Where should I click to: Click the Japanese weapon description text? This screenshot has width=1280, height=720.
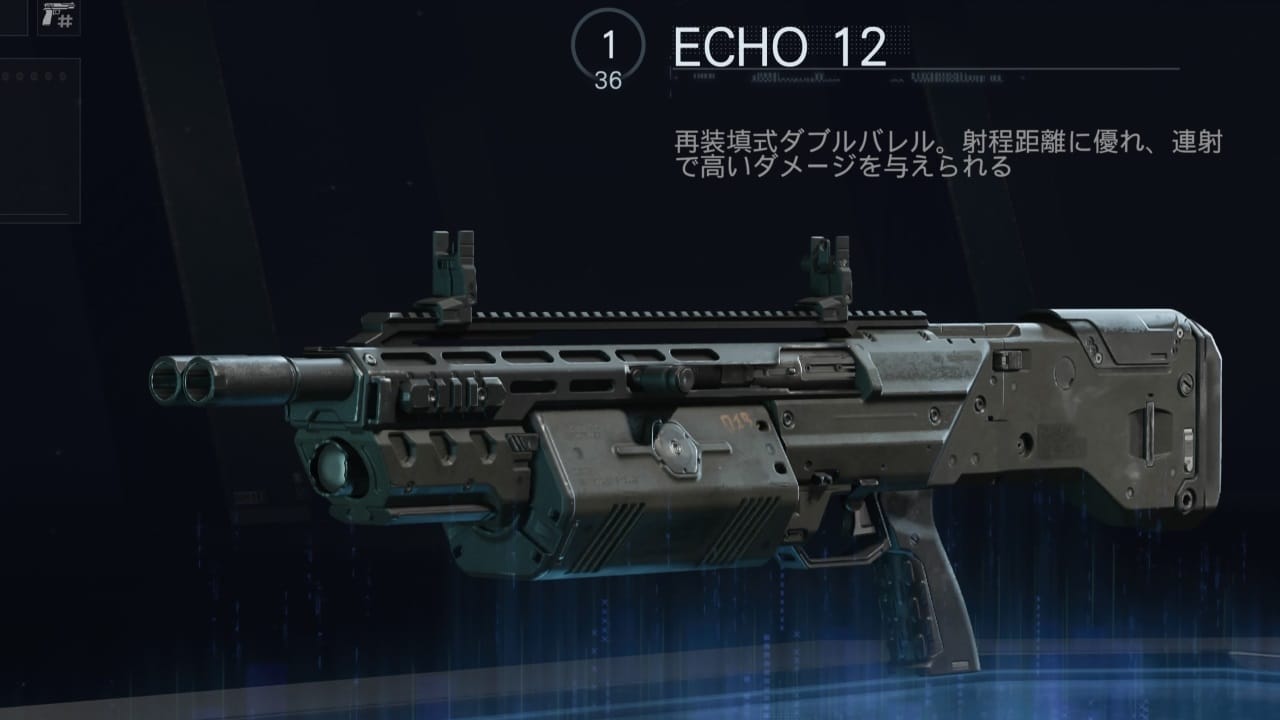[950, 150]
